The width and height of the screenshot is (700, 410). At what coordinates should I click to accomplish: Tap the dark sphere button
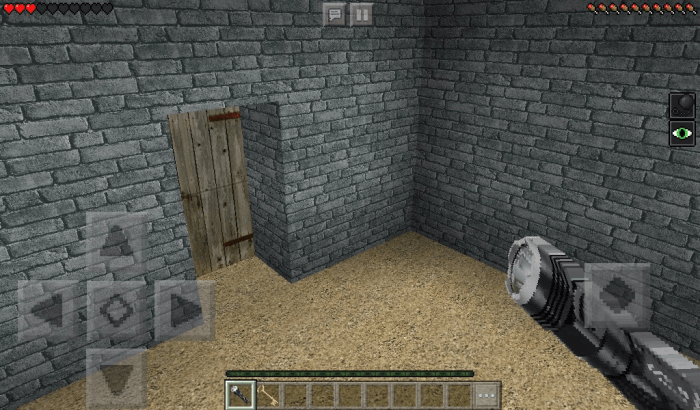pos(682,105)
